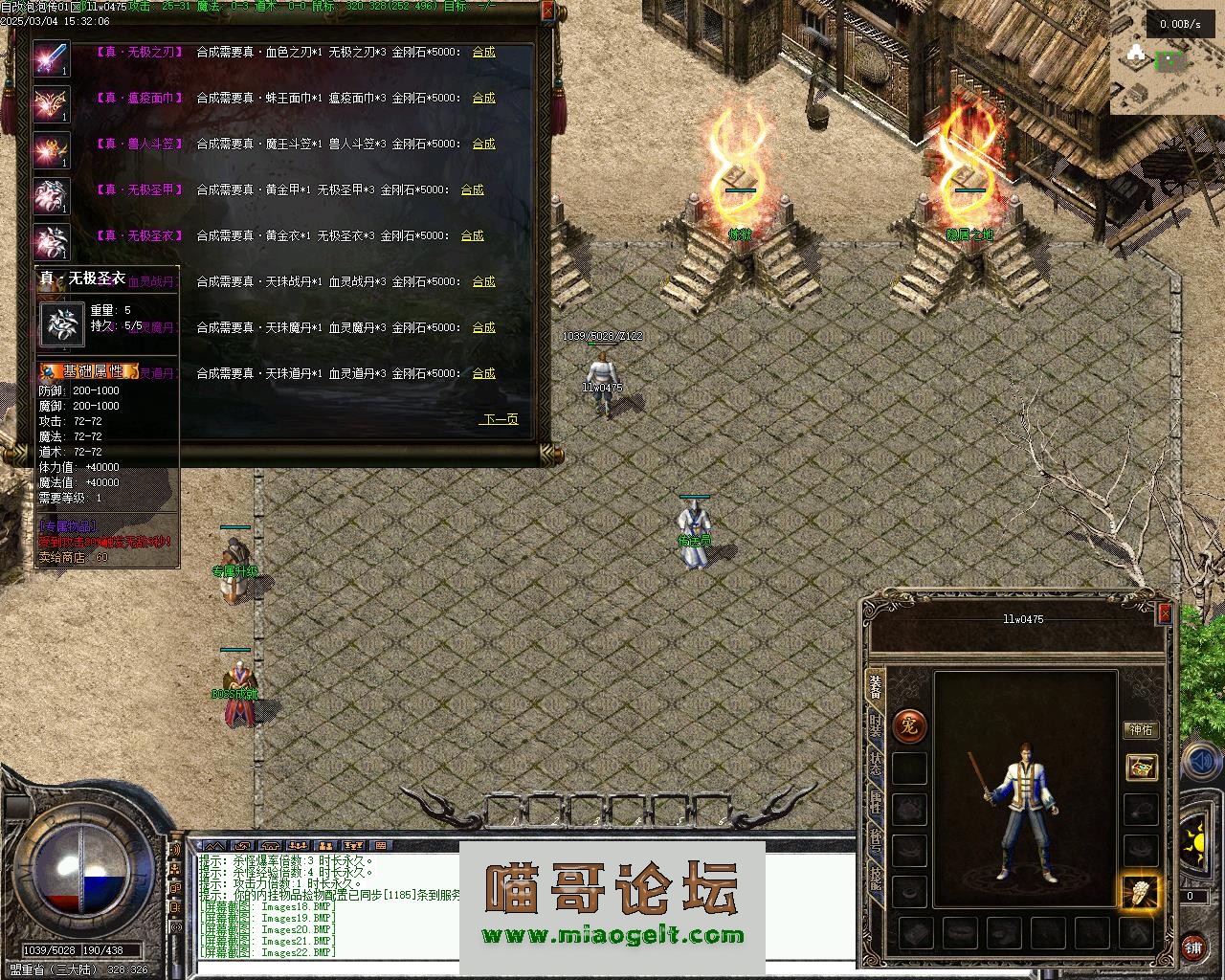Synthesize the 真·瘟疫面巾 item
This screenshot has width=1225, height=980.
pyautogui.click(x=483, y=98)
